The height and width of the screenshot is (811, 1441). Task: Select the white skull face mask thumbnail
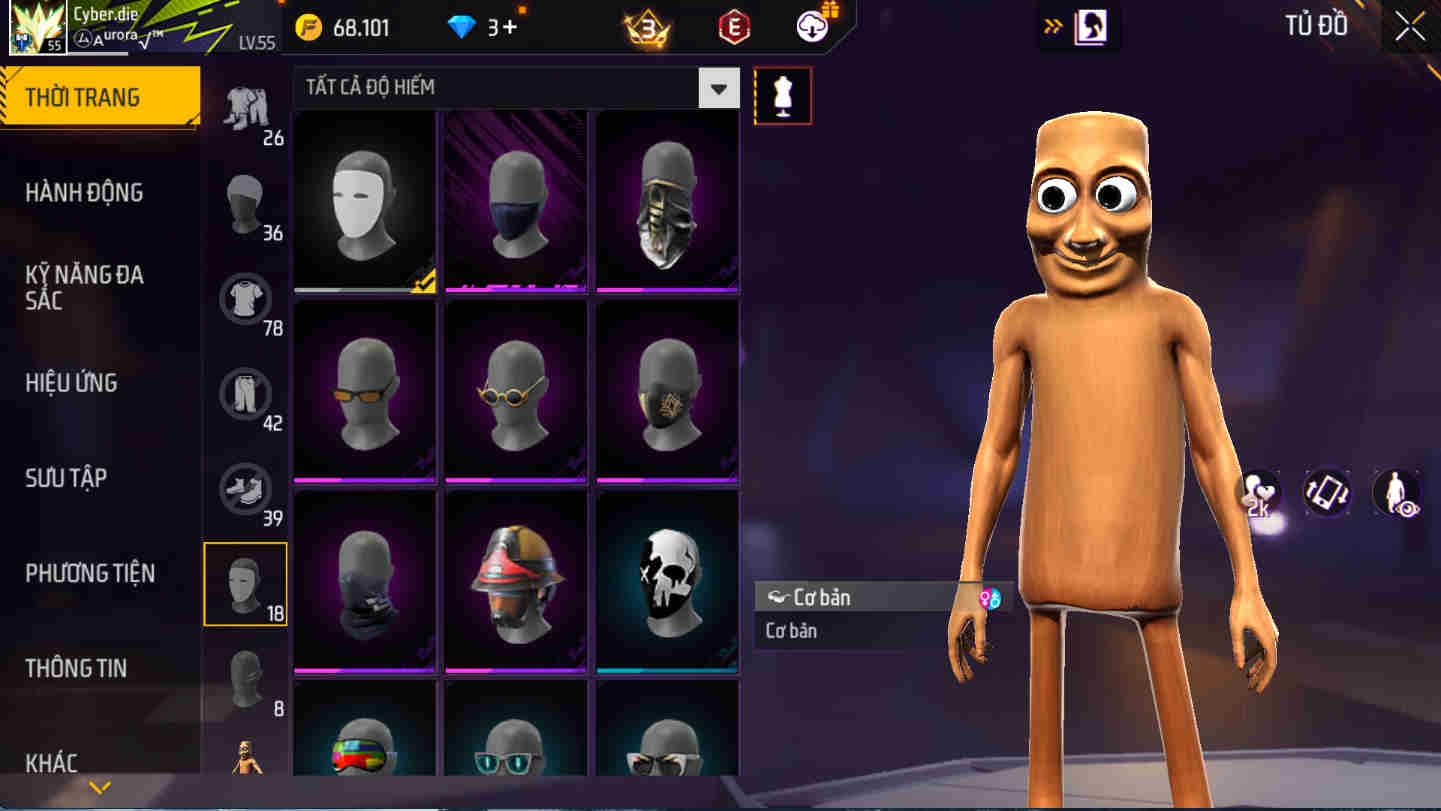[668, 578]
